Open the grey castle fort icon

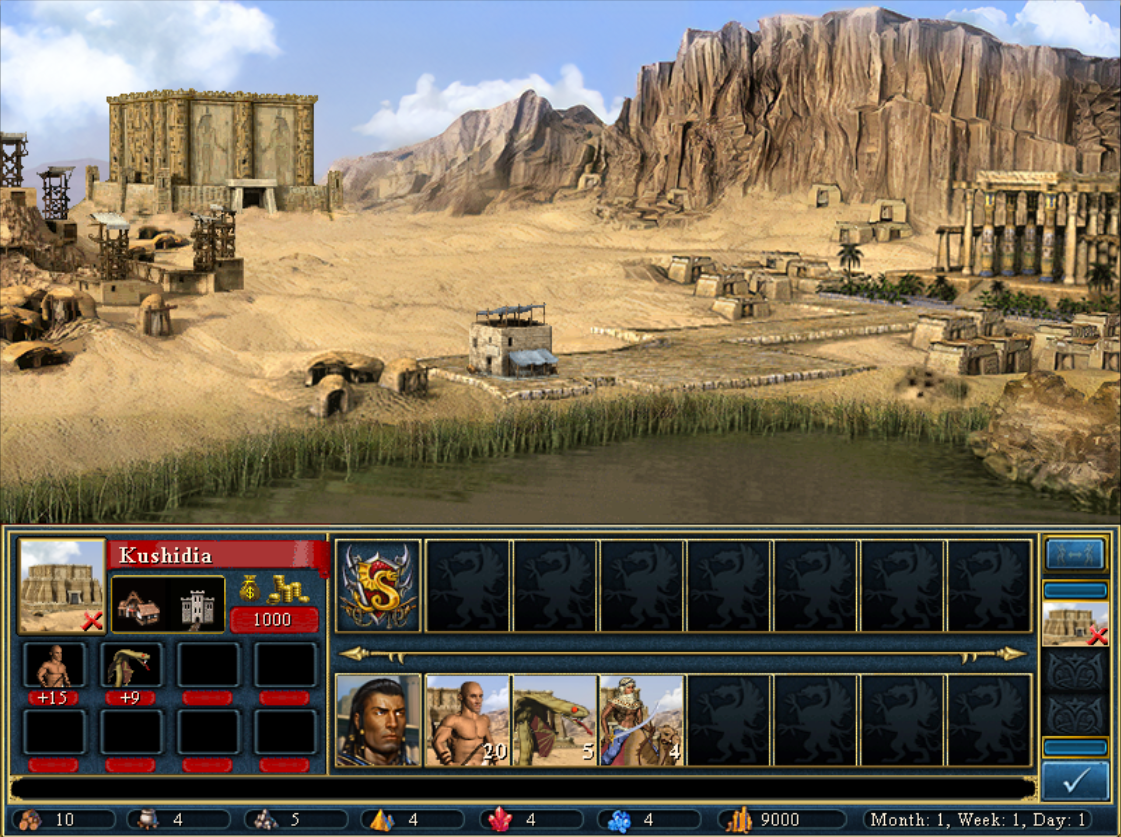point(196,605)
